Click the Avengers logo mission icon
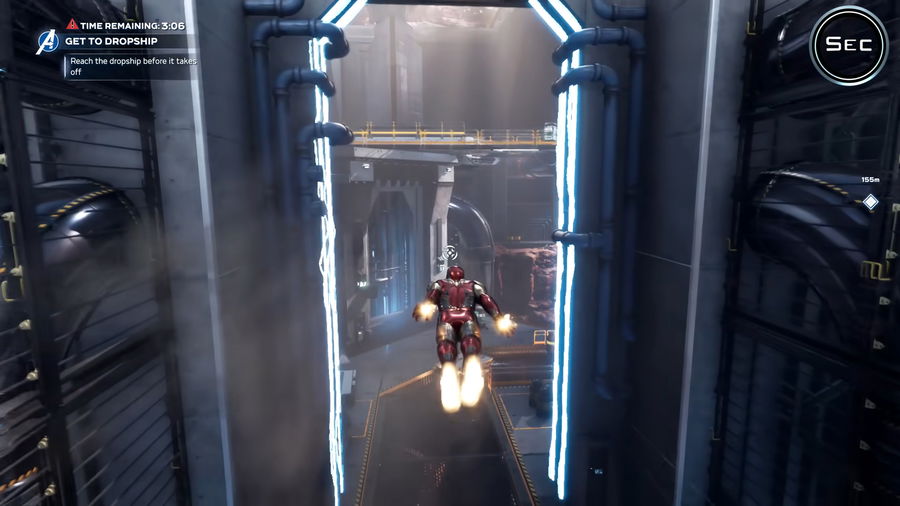 (x=47, y=42)
